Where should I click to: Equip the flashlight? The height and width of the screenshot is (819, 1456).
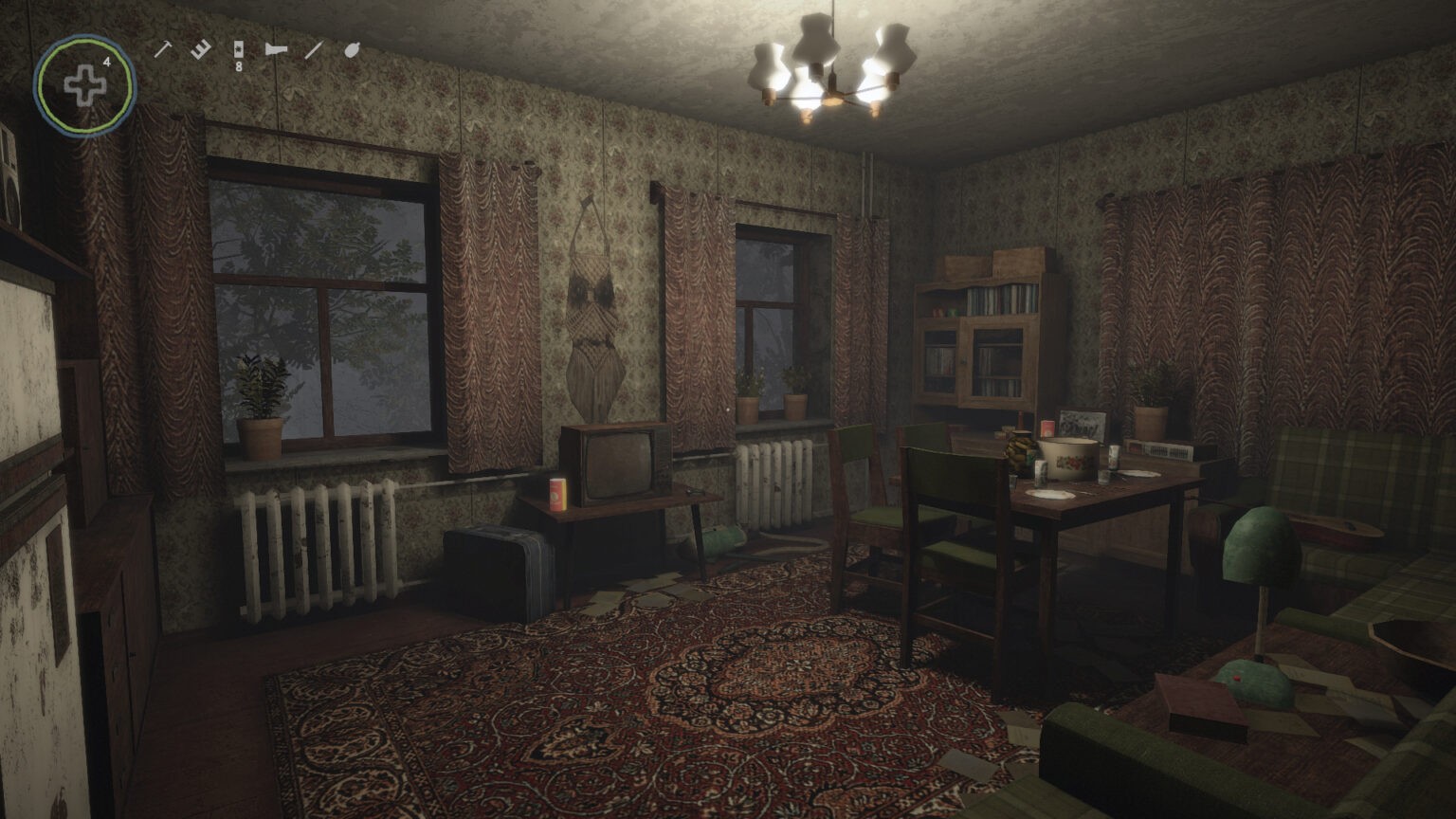pyautogui.click(x=276, y=49)
